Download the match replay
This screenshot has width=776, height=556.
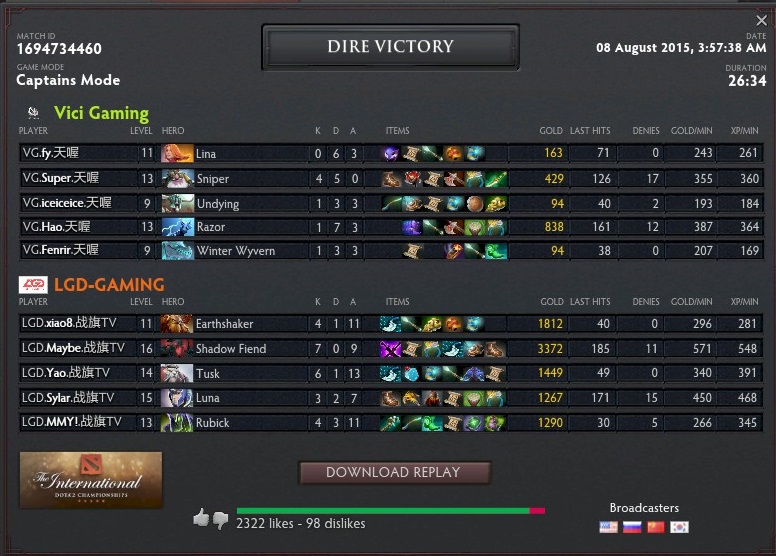point(393,472)
